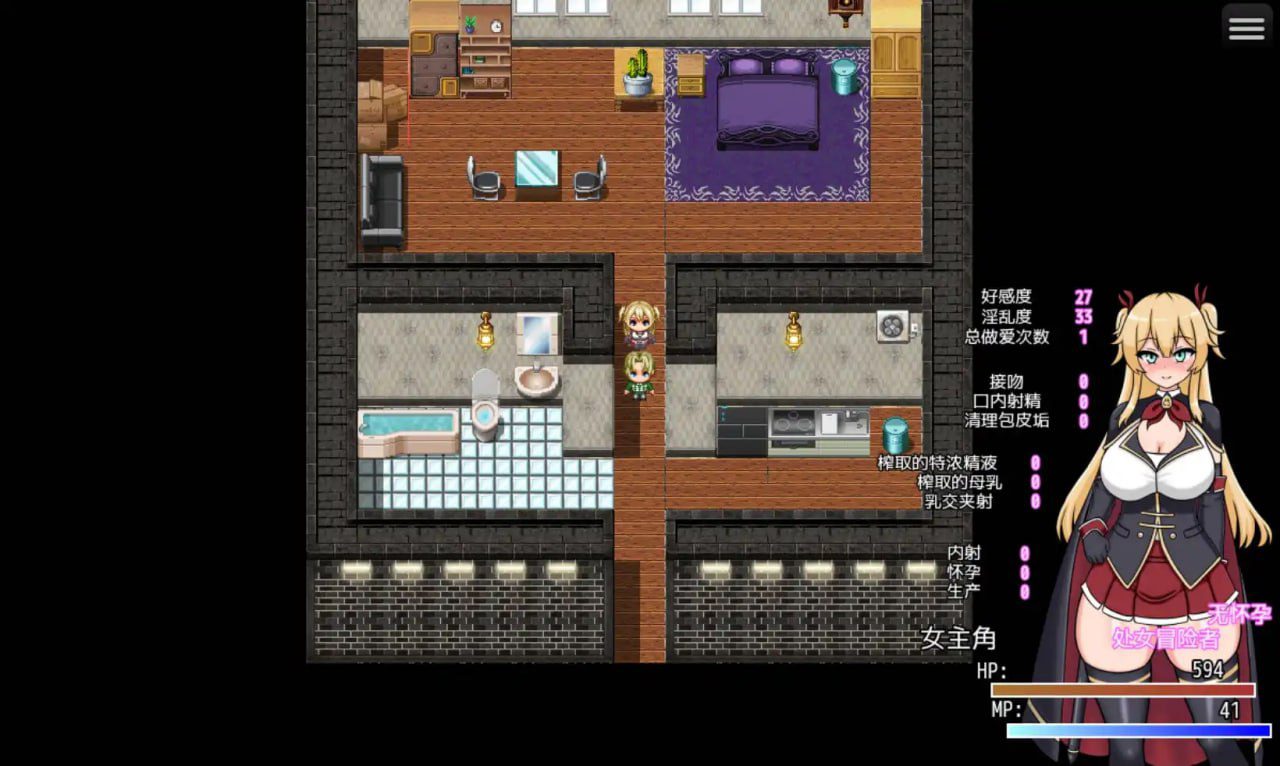Click the mirror above the sink
1280x766 pixels.
[x=535, y=332]
